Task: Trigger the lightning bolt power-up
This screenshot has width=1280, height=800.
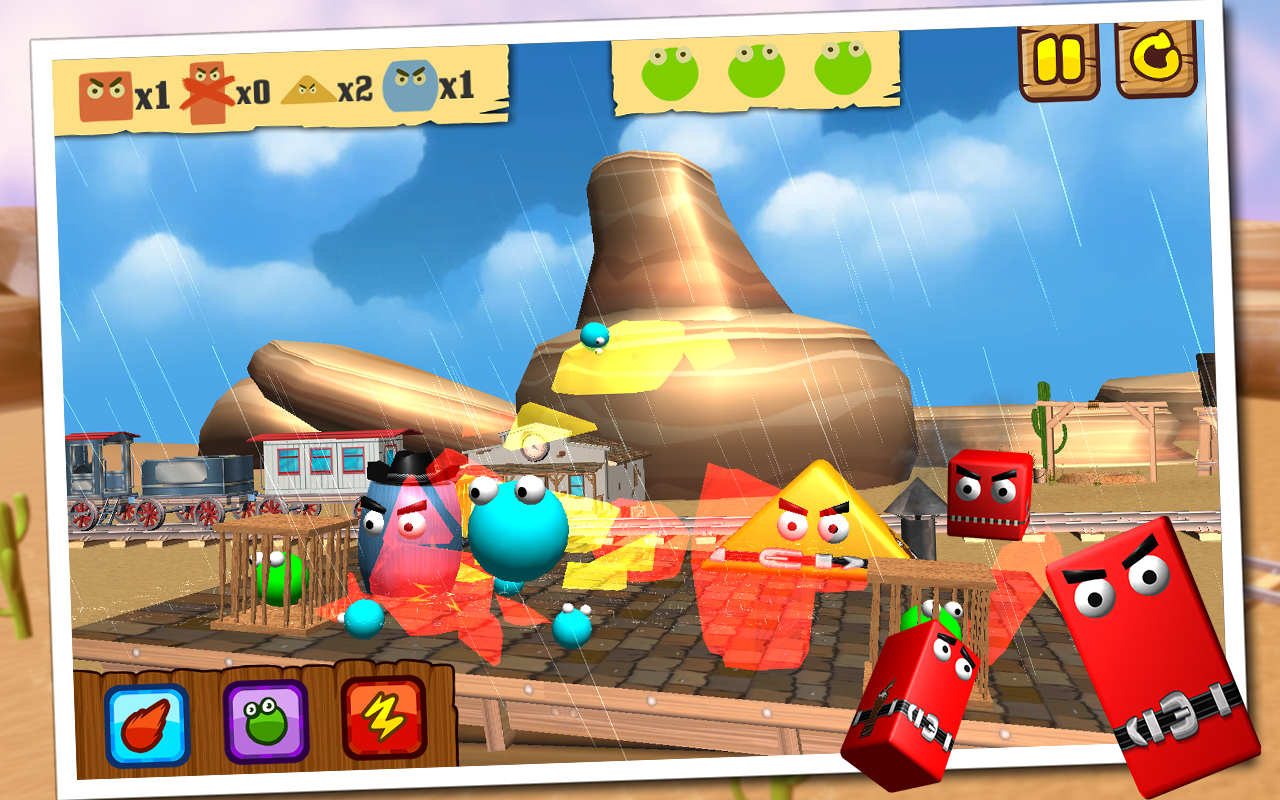Action: point(383,717)
